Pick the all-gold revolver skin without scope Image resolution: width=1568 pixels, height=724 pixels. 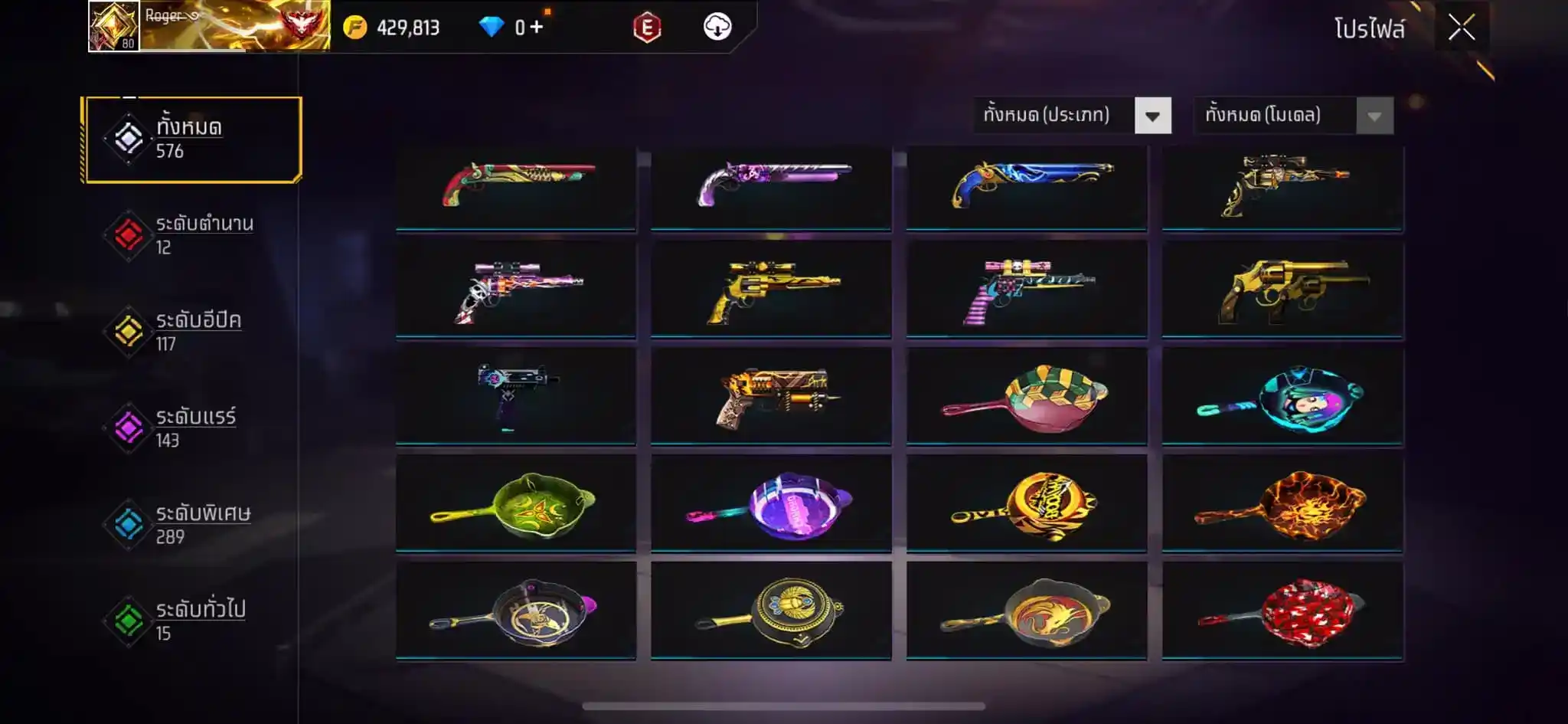coord(1282,290)
